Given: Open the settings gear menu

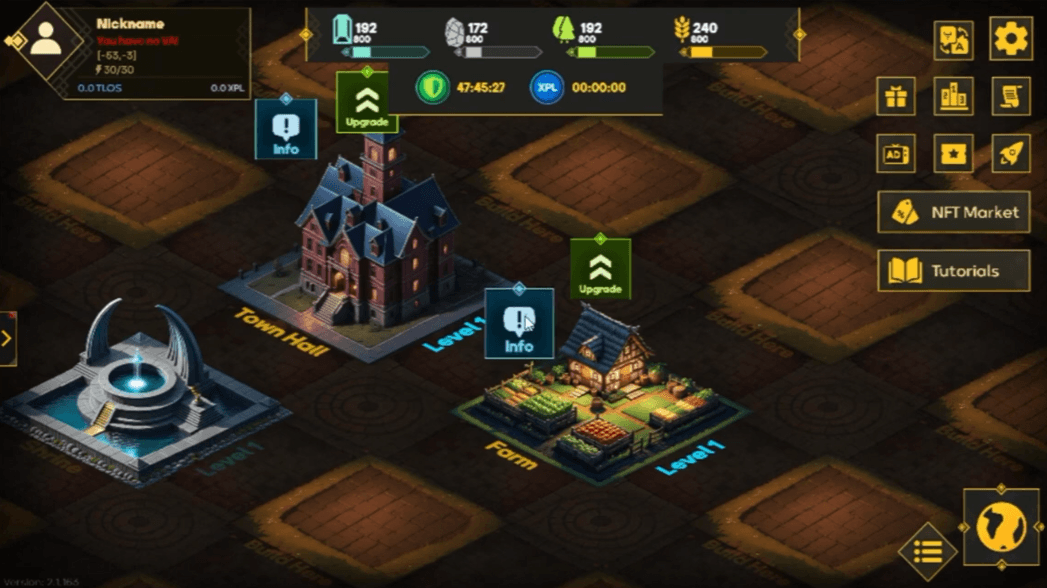Looking at the screenshot, I should coord(1010,40).
